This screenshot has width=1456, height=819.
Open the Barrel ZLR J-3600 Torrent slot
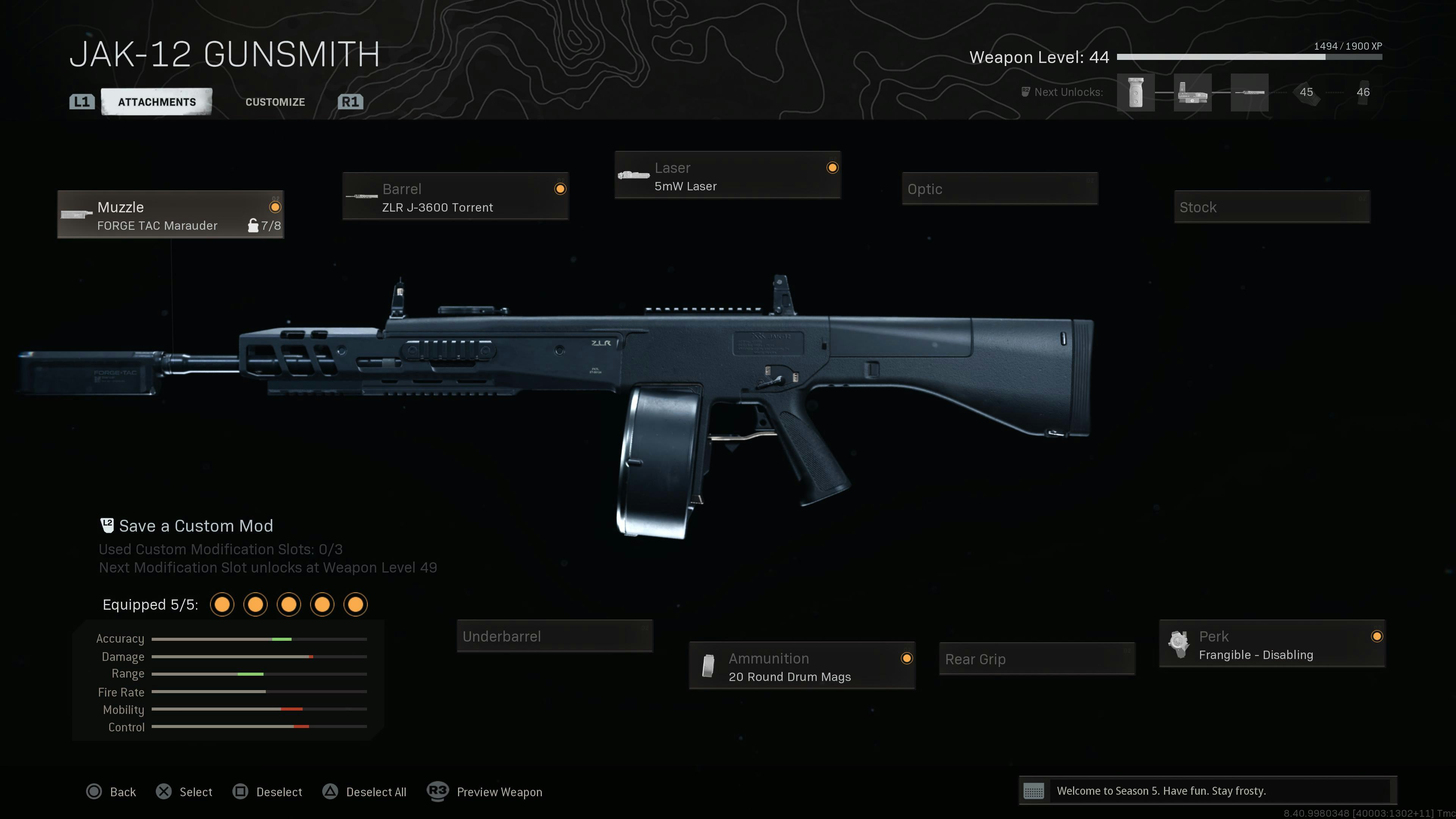click(455, 197)
